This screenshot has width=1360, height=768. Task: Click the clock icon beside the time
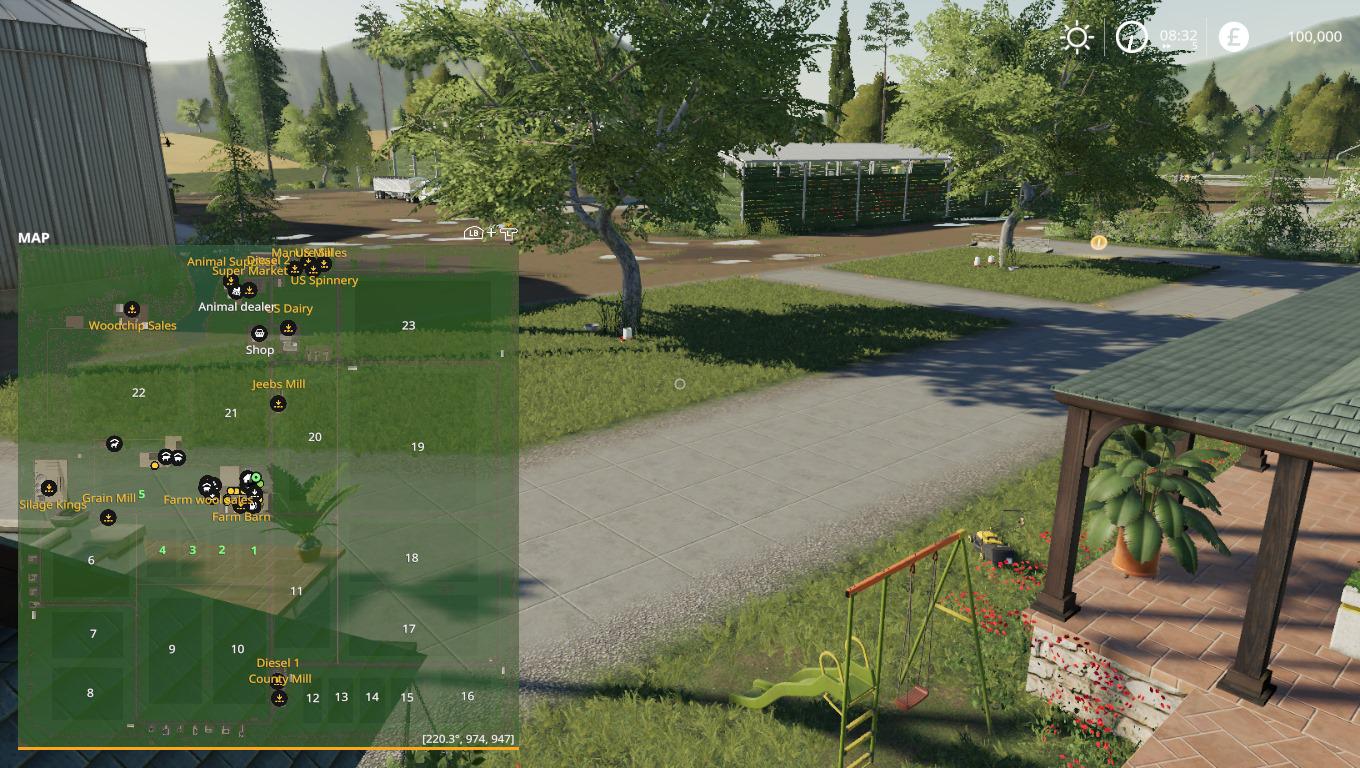[1132, 37]
